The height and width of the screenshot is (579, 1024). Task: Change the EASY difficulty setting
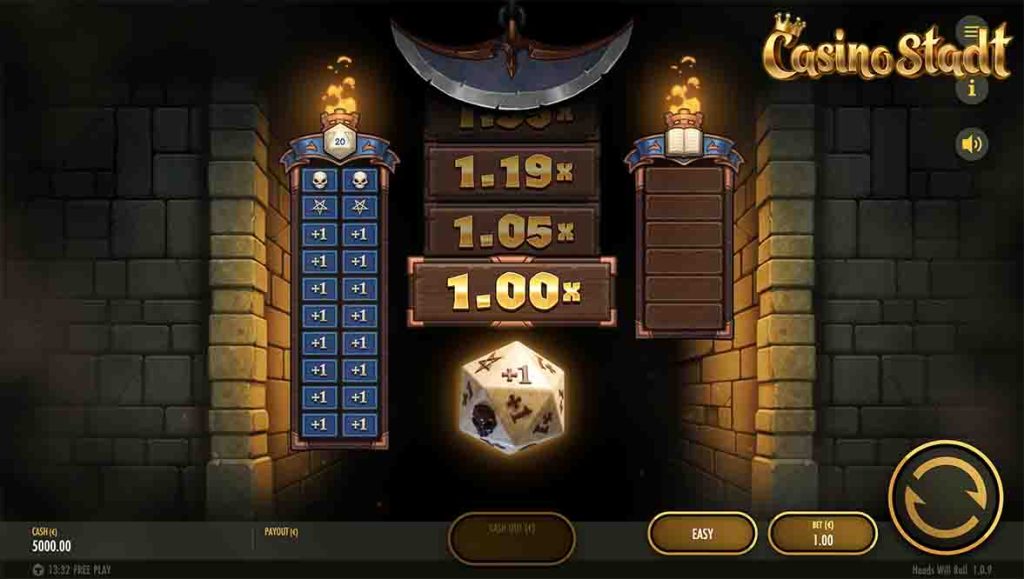[702, 534]
